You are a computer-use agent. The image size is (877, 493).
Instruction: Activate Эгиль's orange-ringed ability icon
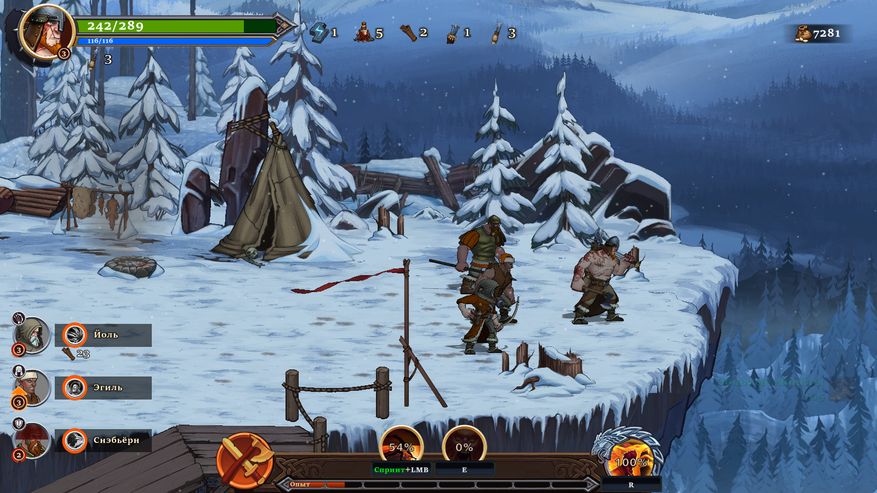pyautogui.click(x=75, y=387)
